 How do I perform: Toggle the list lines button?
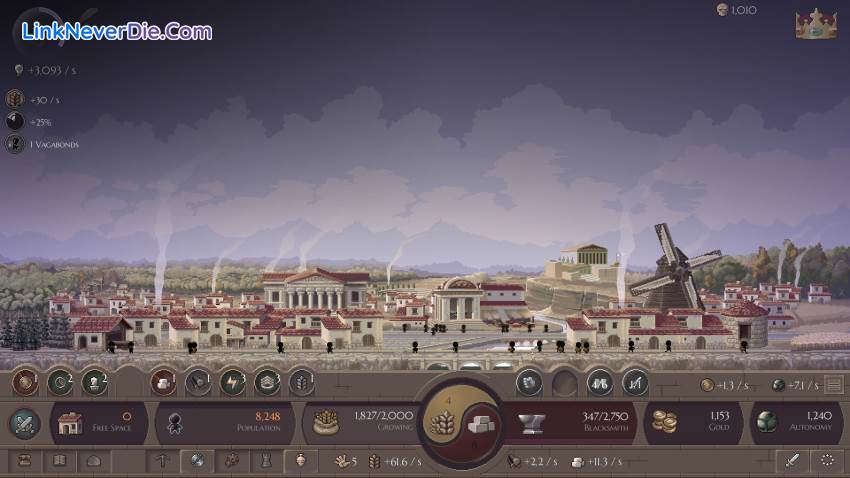point(833,385)
